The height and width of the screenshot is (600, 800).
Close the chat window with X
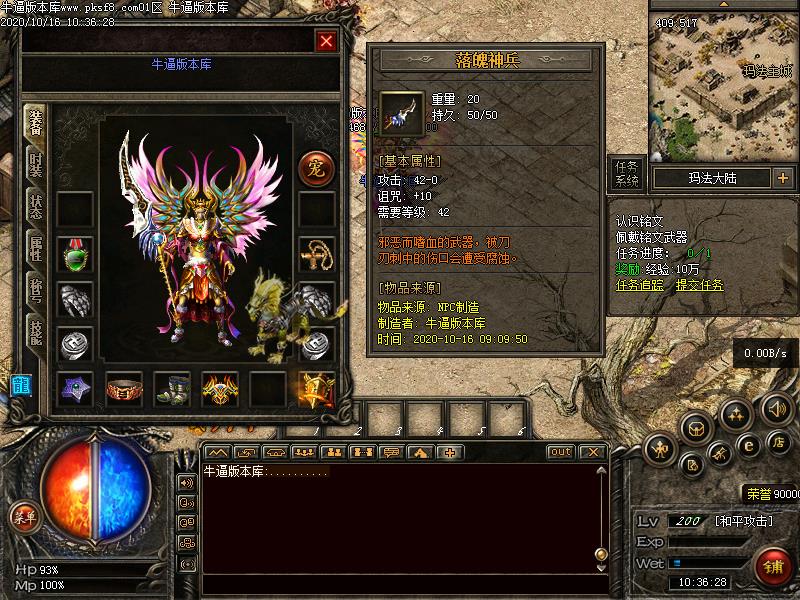click(592, 452)
